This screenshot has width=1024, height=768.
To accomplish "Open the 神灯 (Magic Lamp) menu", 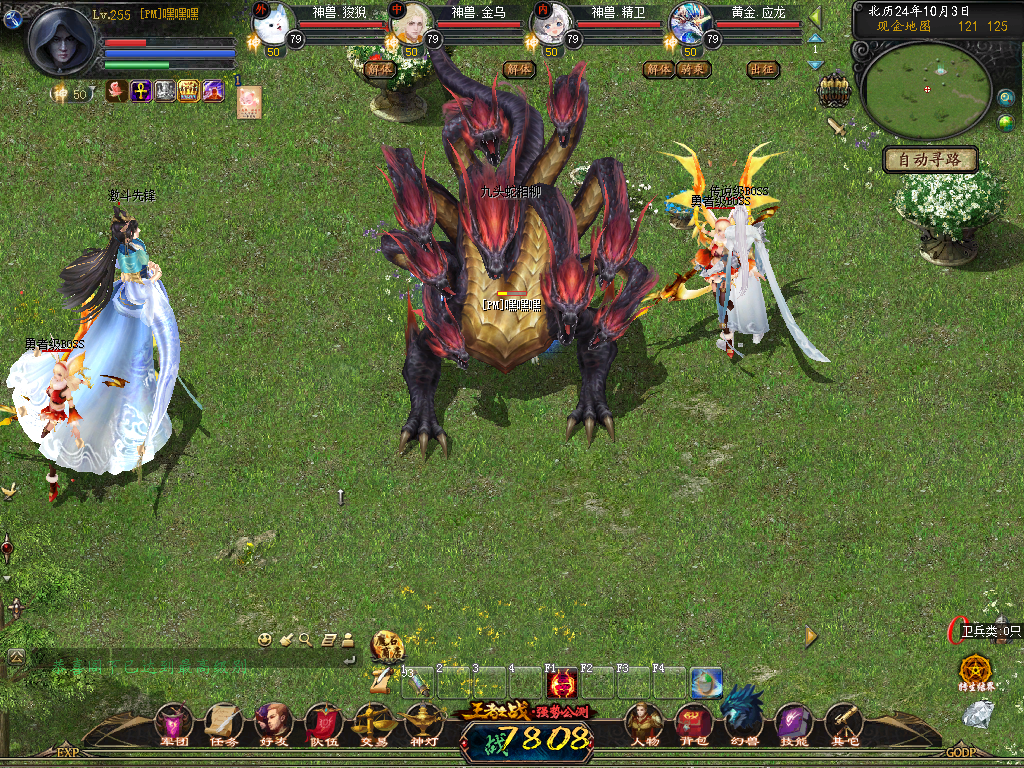I will (x=423, y=722).
